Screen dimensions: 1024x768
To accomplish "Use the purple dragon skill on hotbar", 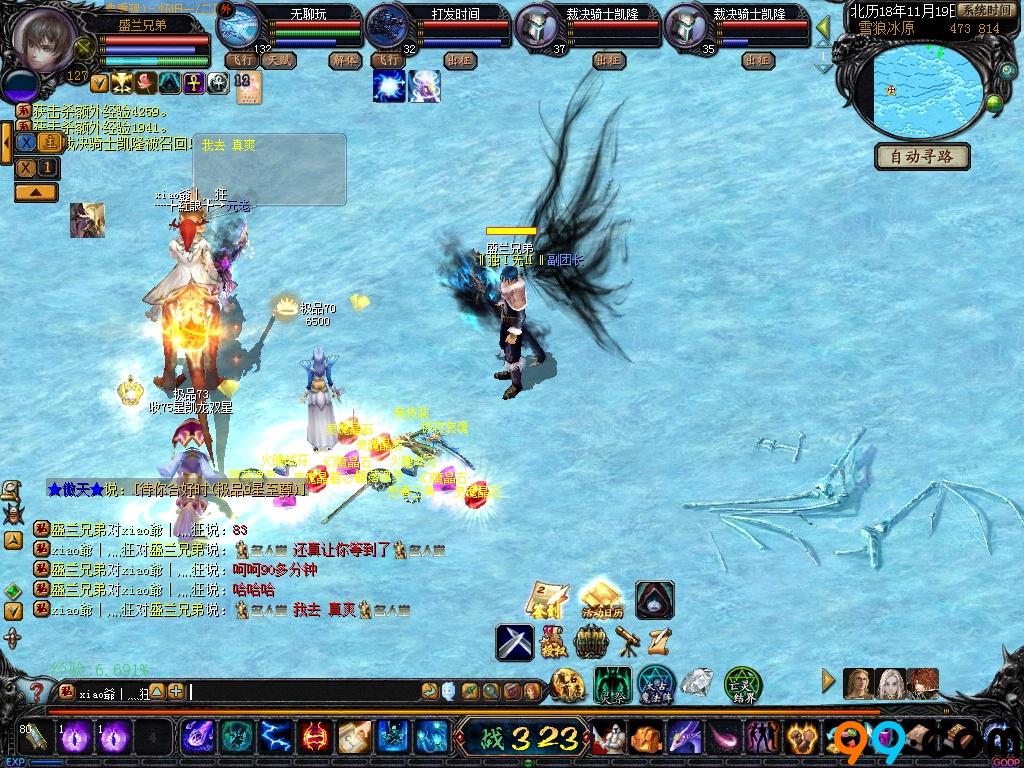I will 685,738.
